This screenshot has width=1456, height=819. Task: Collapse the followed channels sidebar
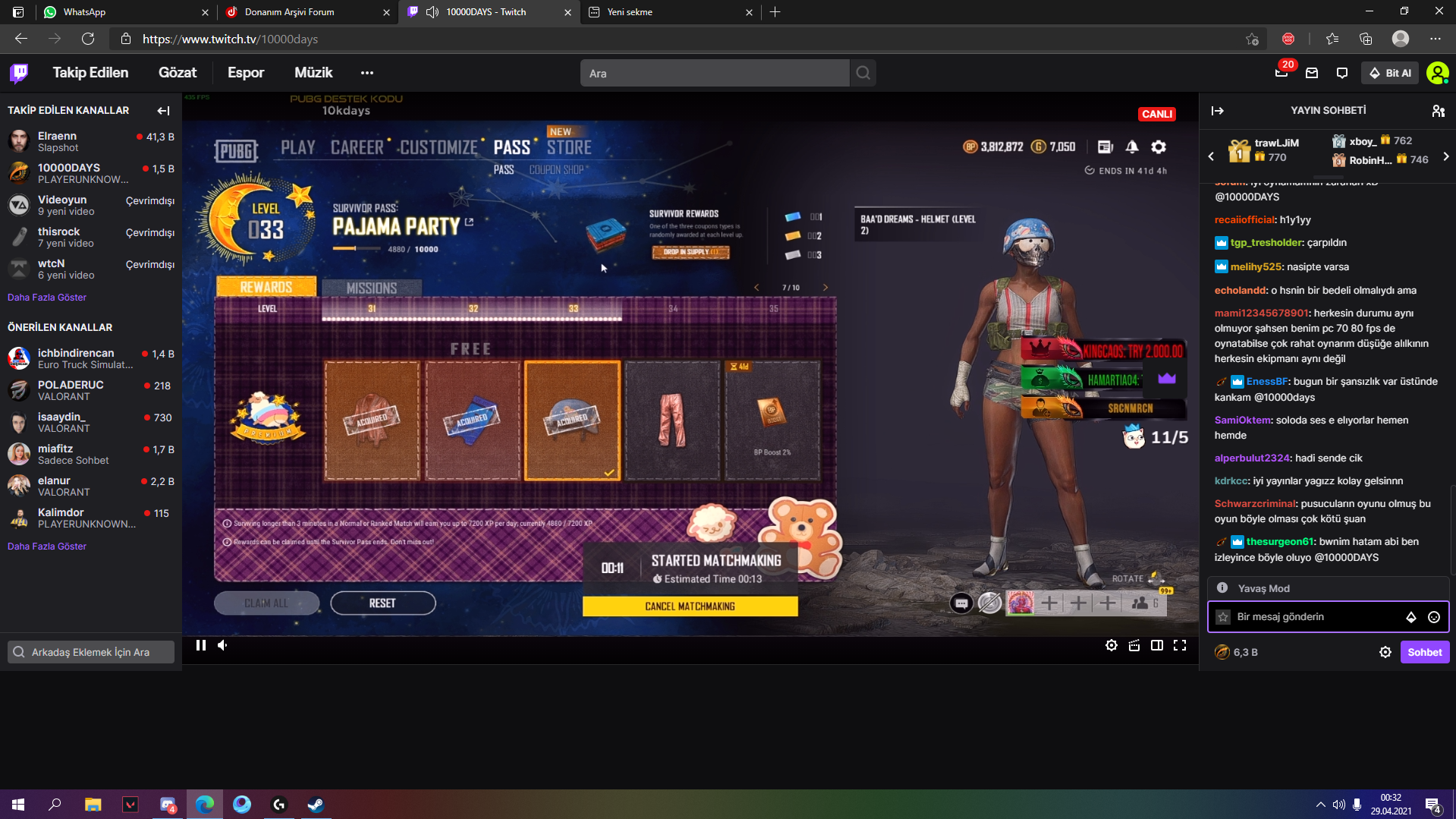[x=163, y=111]
